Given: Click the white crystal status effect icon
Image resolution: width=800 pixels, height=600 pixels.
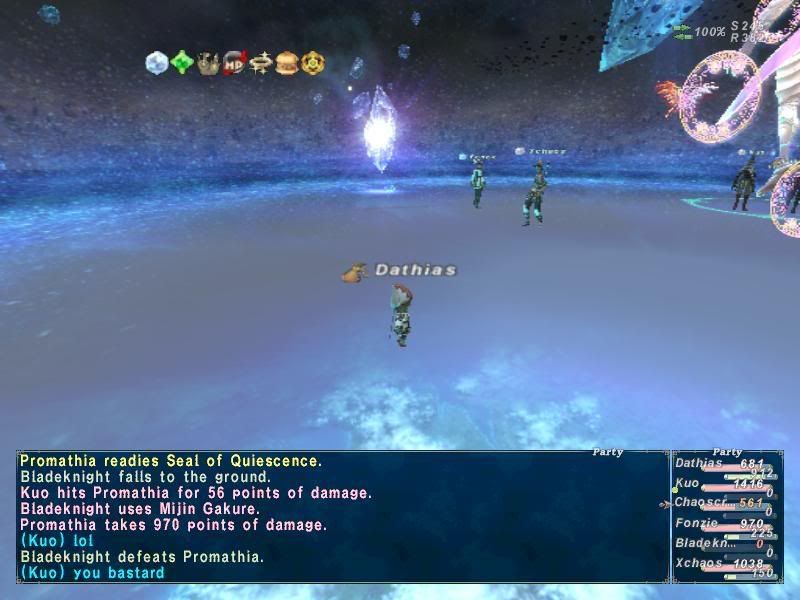Looking at the screenshot, I should point(157,62).
